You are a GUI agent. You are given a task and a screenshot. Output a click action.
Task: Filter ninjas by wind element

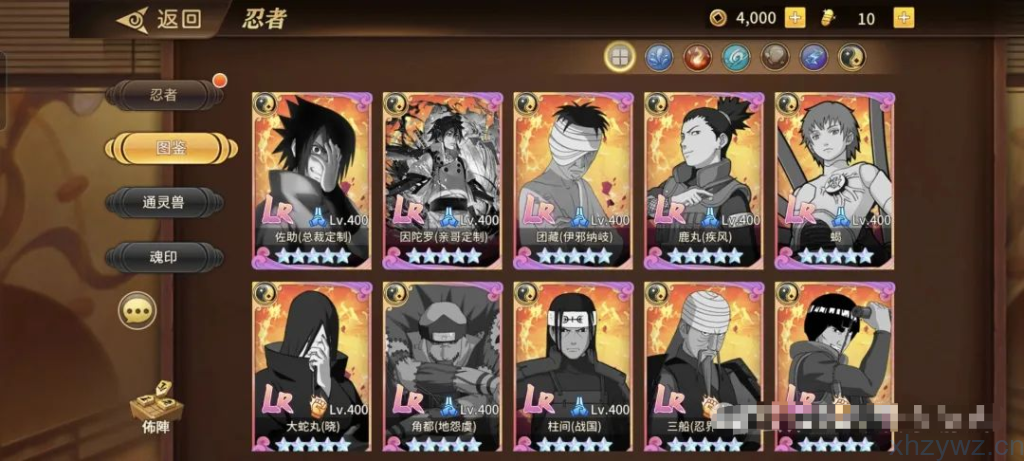[x=736, y=57]
